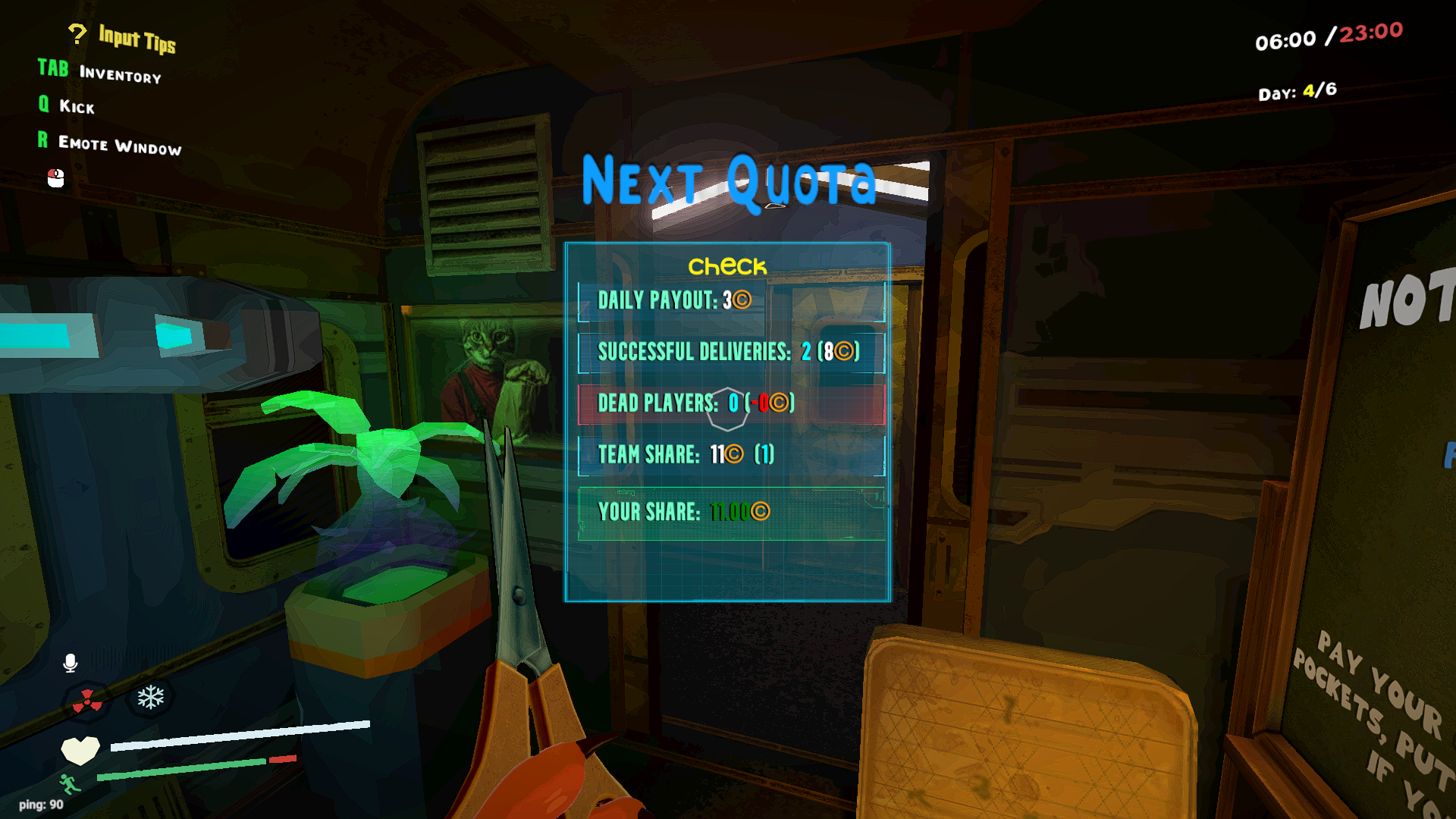This screenshot has width=1456, height=819.
Task: Select the microphone voice chat icon
Action: [71, 661]
